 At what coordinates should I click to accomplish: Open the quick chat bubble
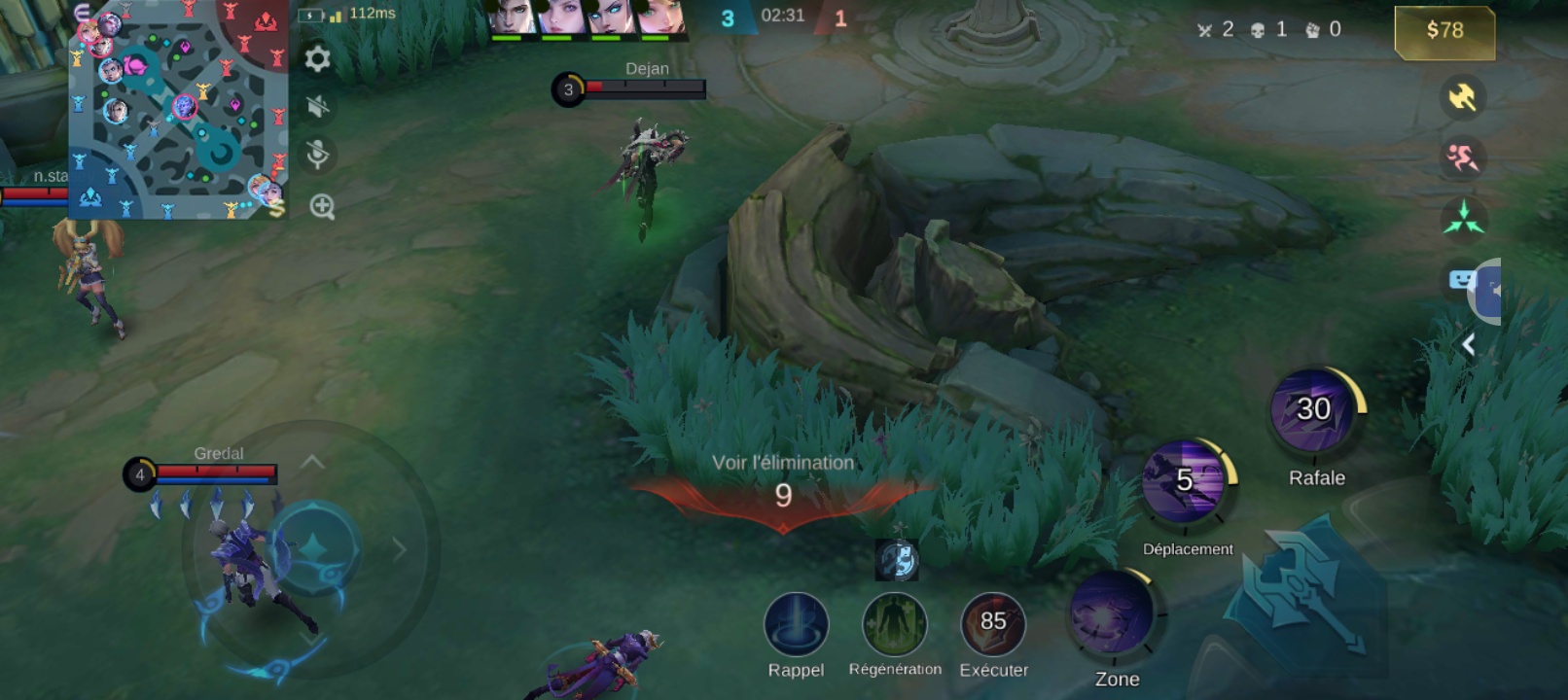pos(1462,281)
